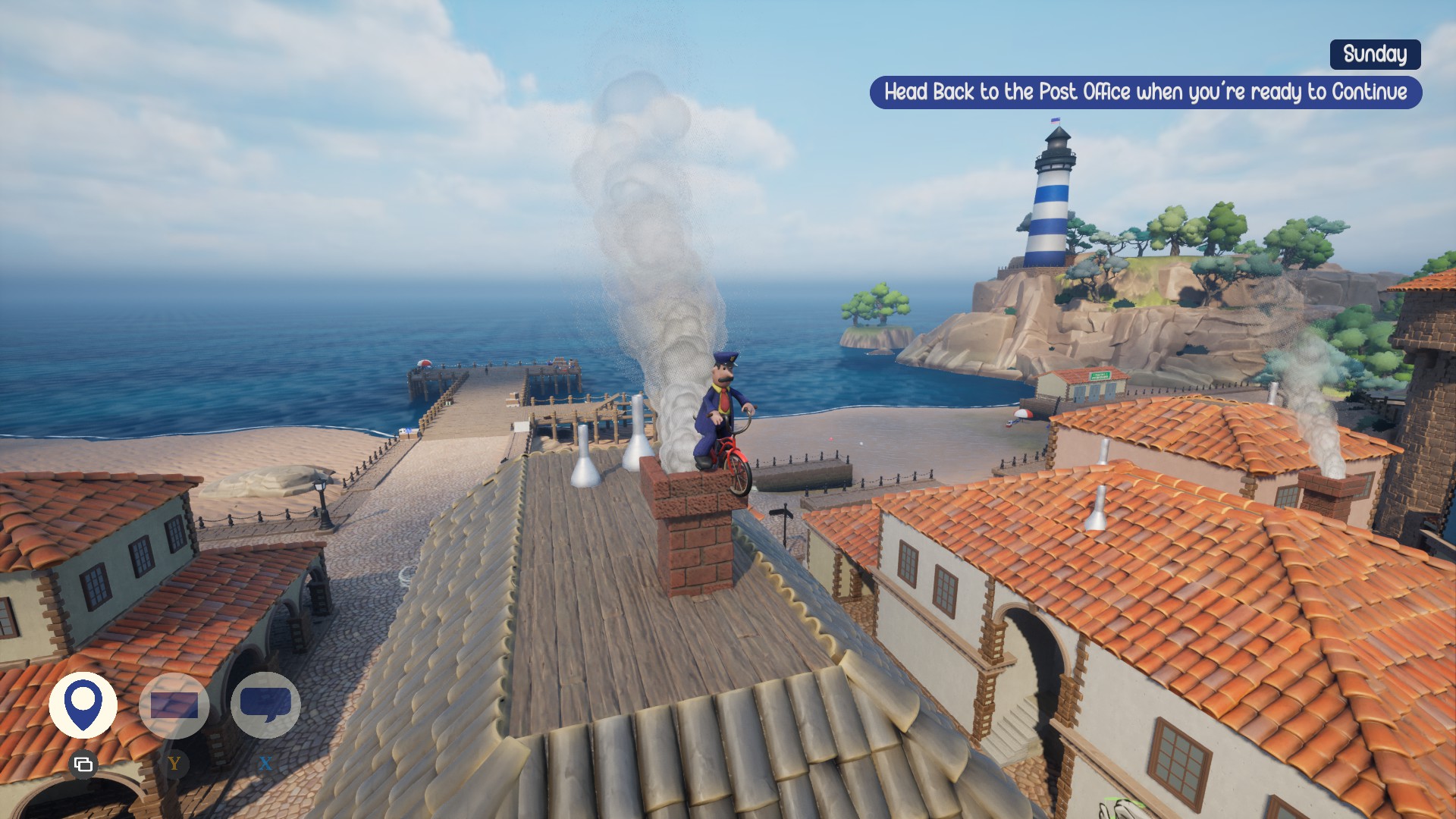Select the envelope mail icon

(x=174, y=705)
